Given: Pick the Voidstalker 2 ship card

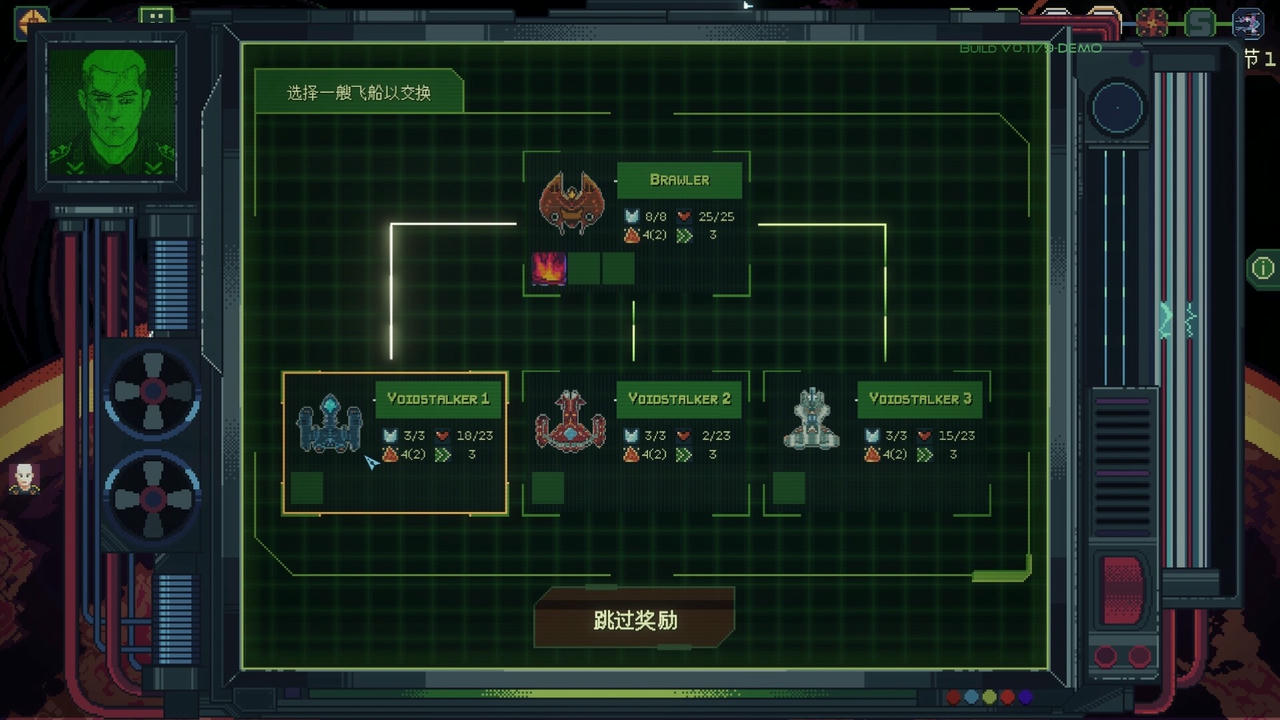Looking at the screenshot, I should point(636,442).
